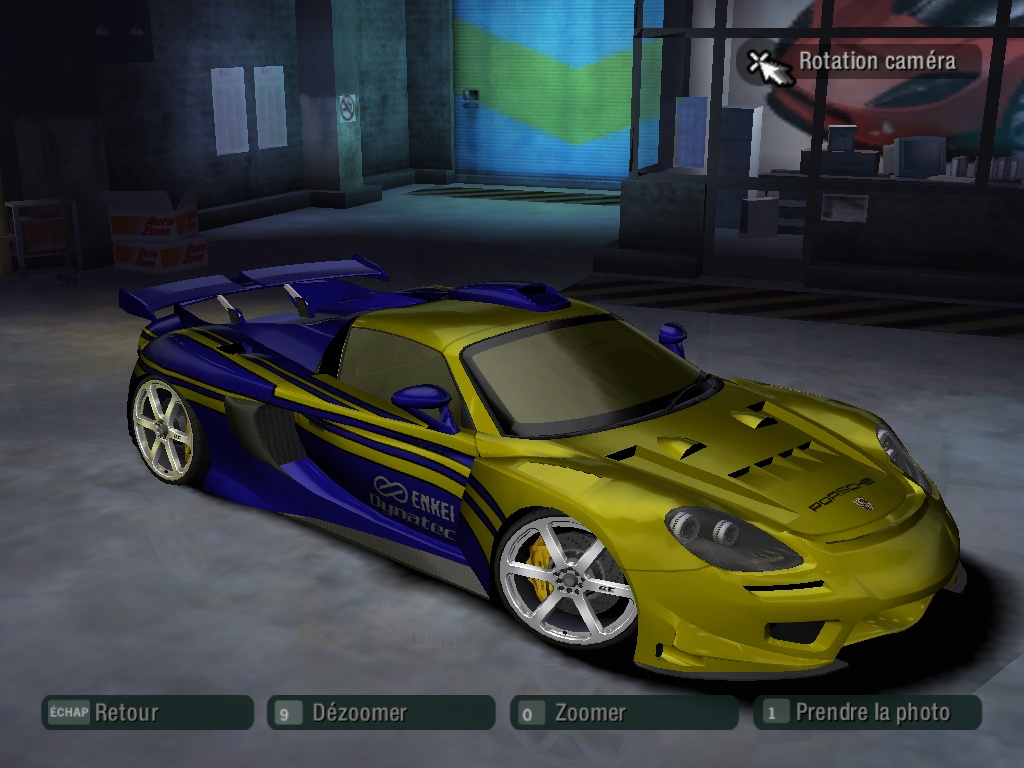The image size is (1024, 768).
Task: Select the Dézoomer button
Action: (380, 713)
